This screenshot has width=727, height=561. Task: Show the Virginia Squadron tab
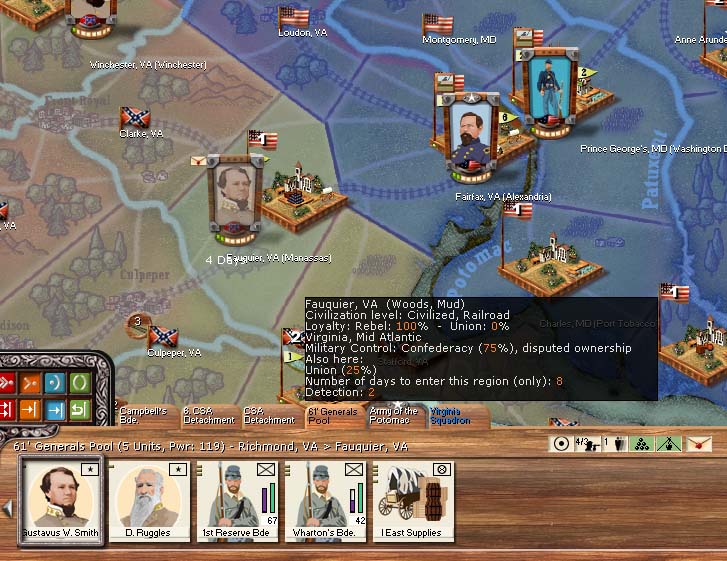446,416
